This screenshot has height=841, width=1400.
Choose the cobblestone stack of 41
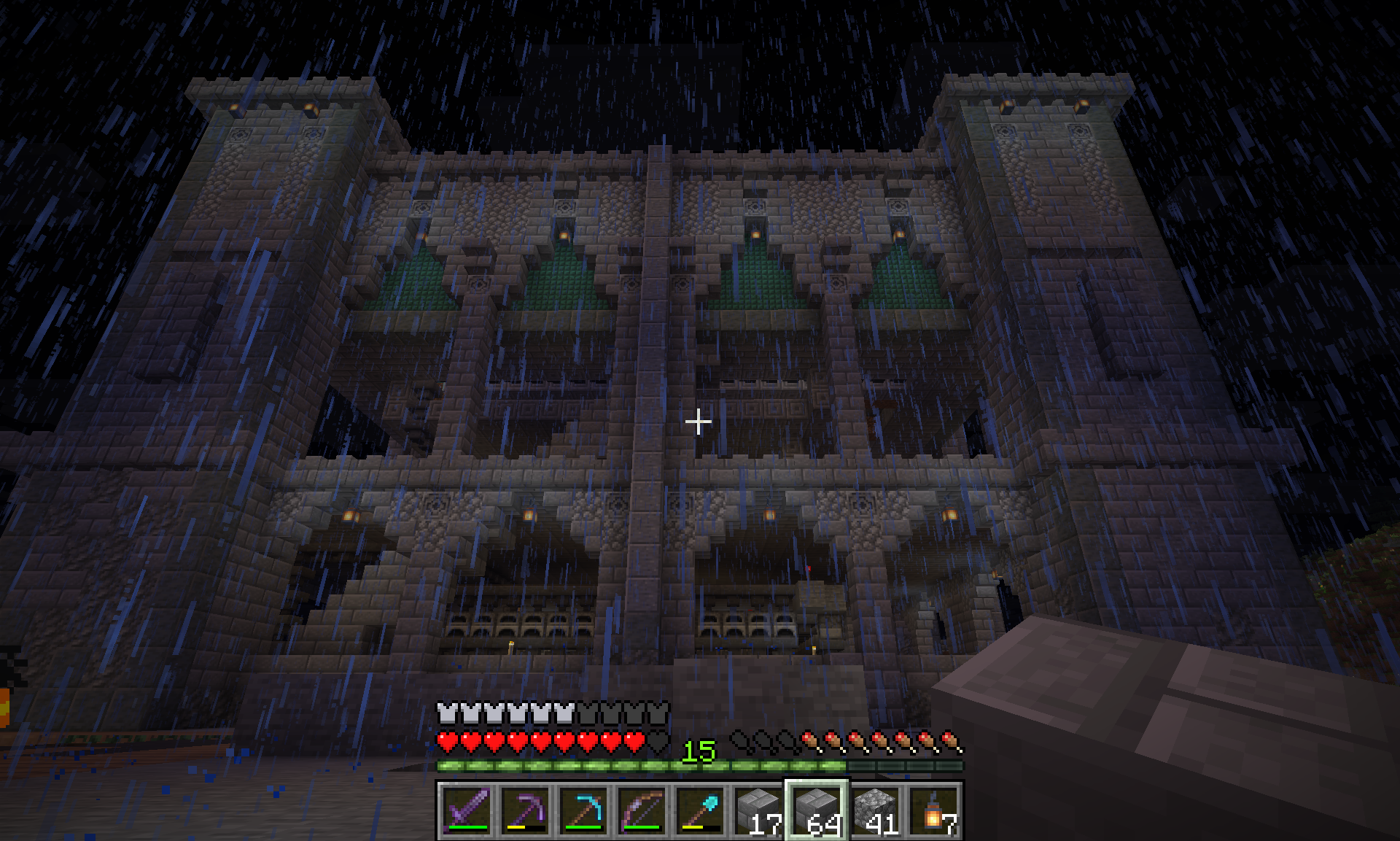pyautogui.click(x=875, y=810)
